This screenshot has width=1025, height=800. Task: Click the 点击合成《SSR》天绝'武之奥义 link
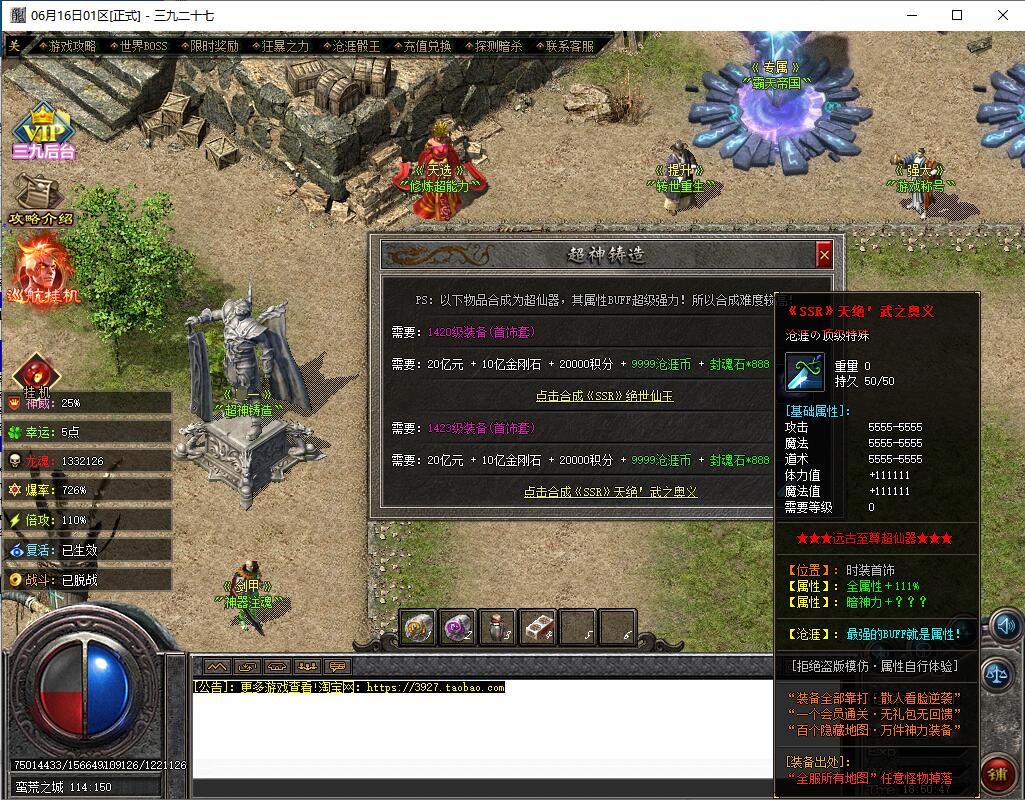[x=610, y=492]
